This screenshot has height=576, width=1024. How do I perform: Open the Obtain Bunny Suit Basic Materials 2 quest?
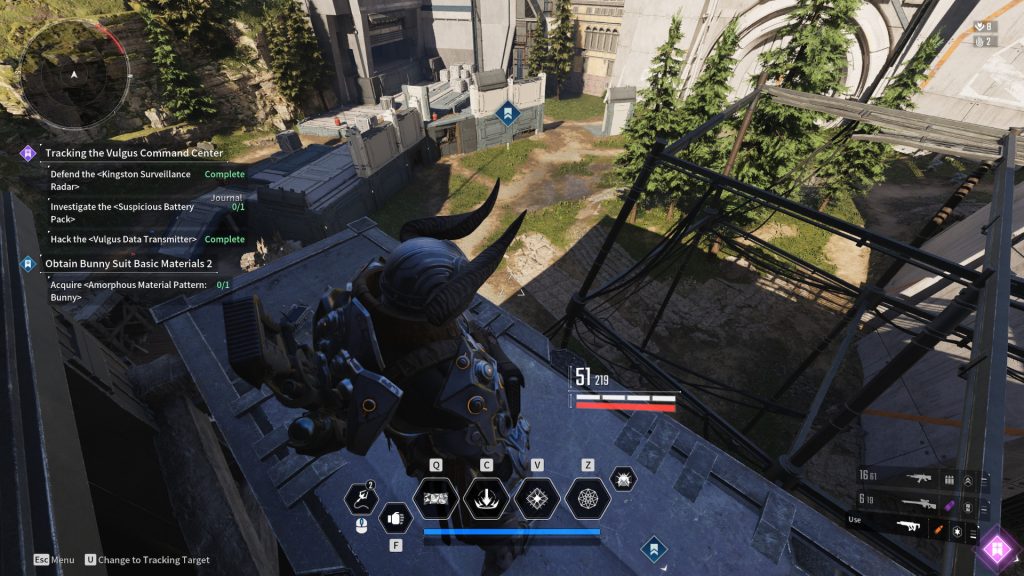coord(128,264)
